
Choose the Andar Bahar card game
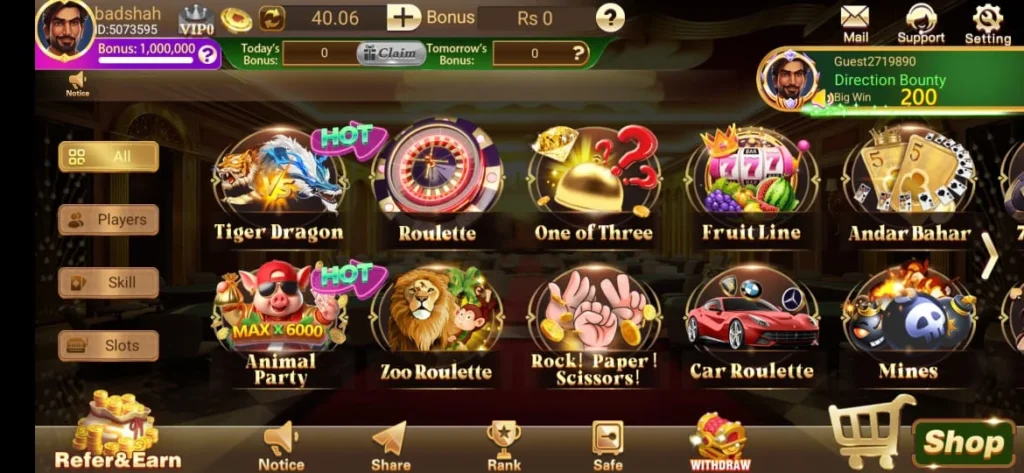coord(909,186)
